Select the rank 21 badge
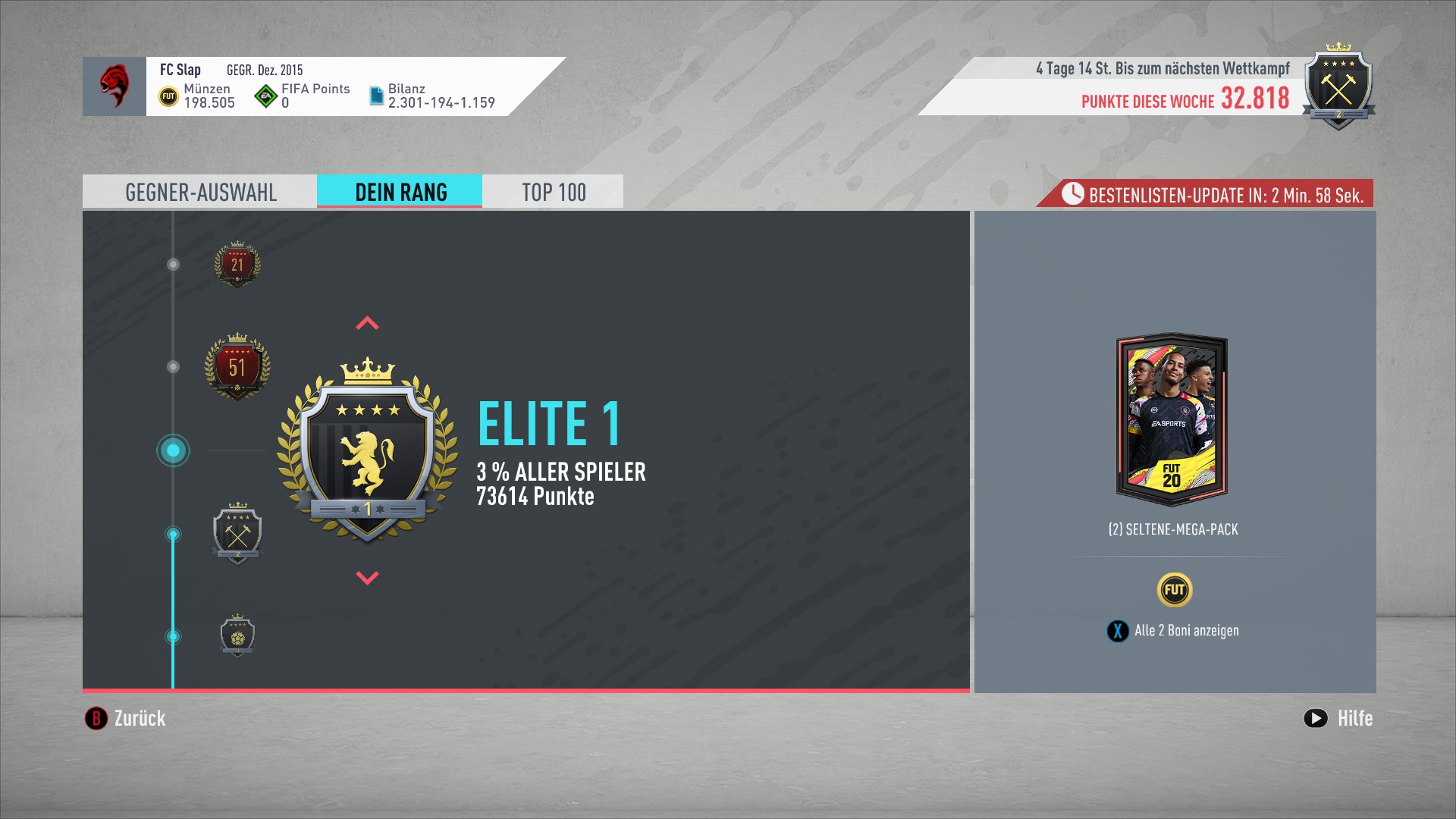Image resolution: width=1456 pixels, height=819 pixels. tap(237, 265)
